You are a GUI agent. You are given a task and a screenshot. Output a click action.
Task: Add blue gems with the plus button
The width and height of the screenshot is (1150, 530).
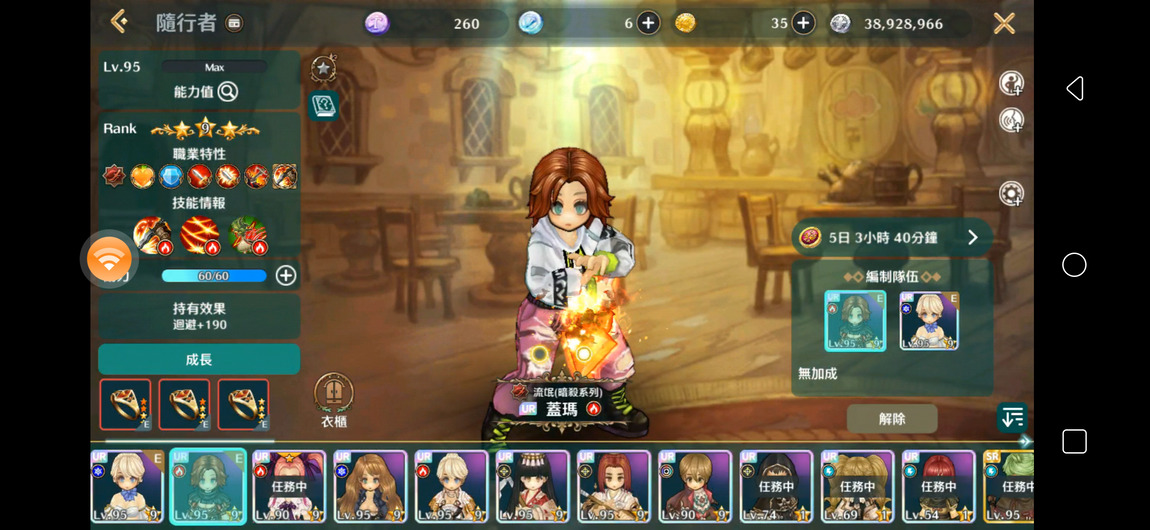(x=648, y=23)
